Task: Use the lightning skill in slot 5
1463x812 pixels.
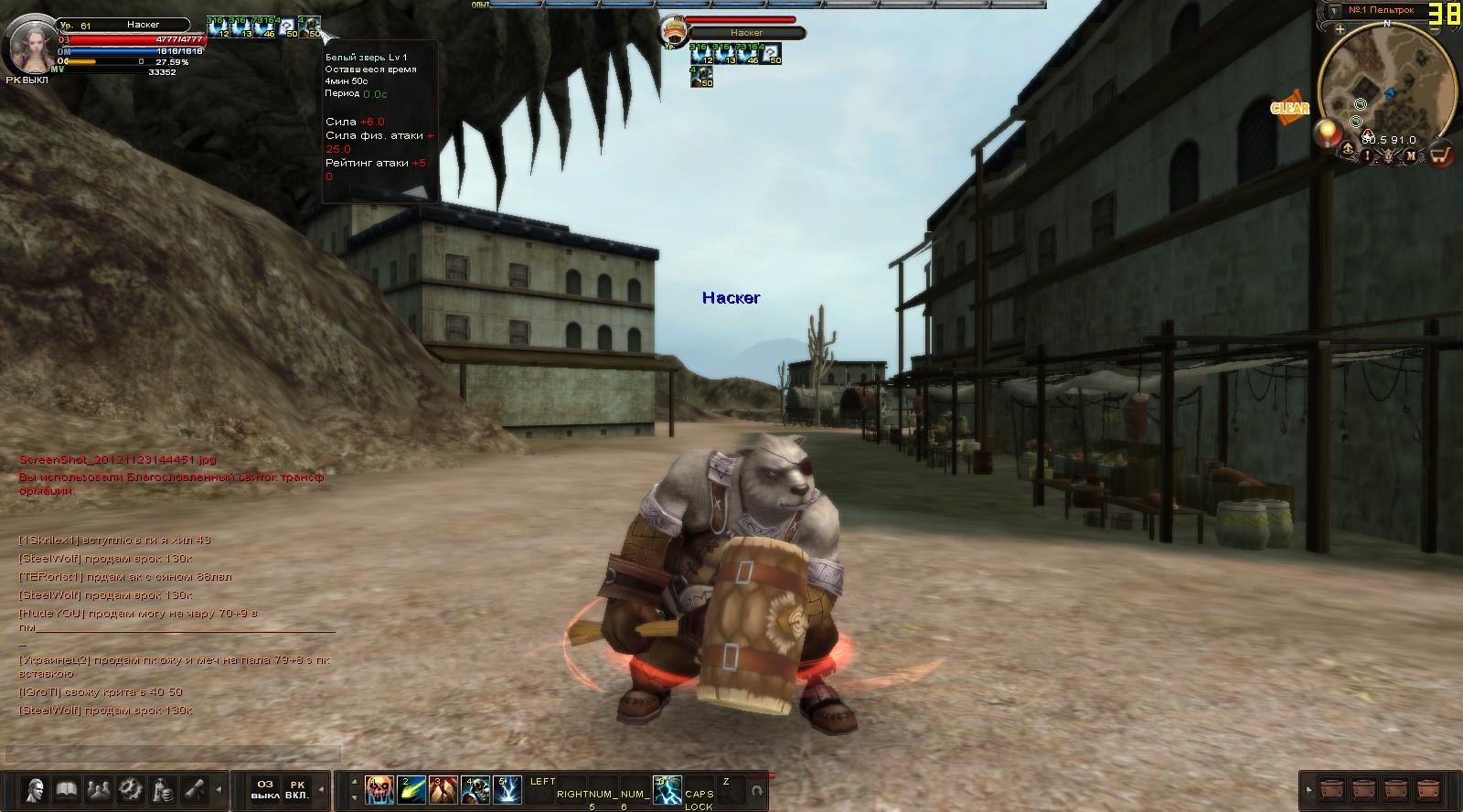Action: [507, 789]
